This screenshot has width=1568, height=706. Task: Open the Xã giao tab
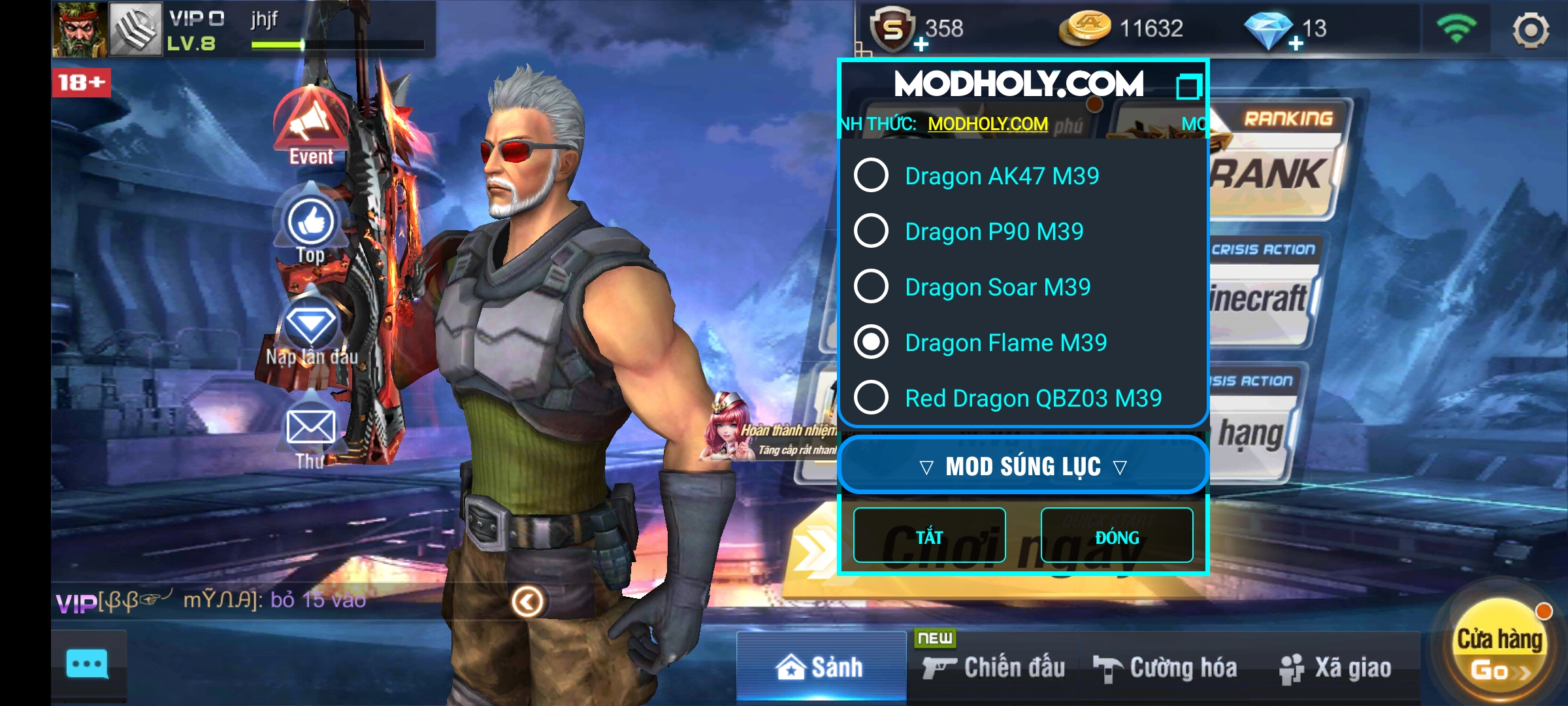1335,668
